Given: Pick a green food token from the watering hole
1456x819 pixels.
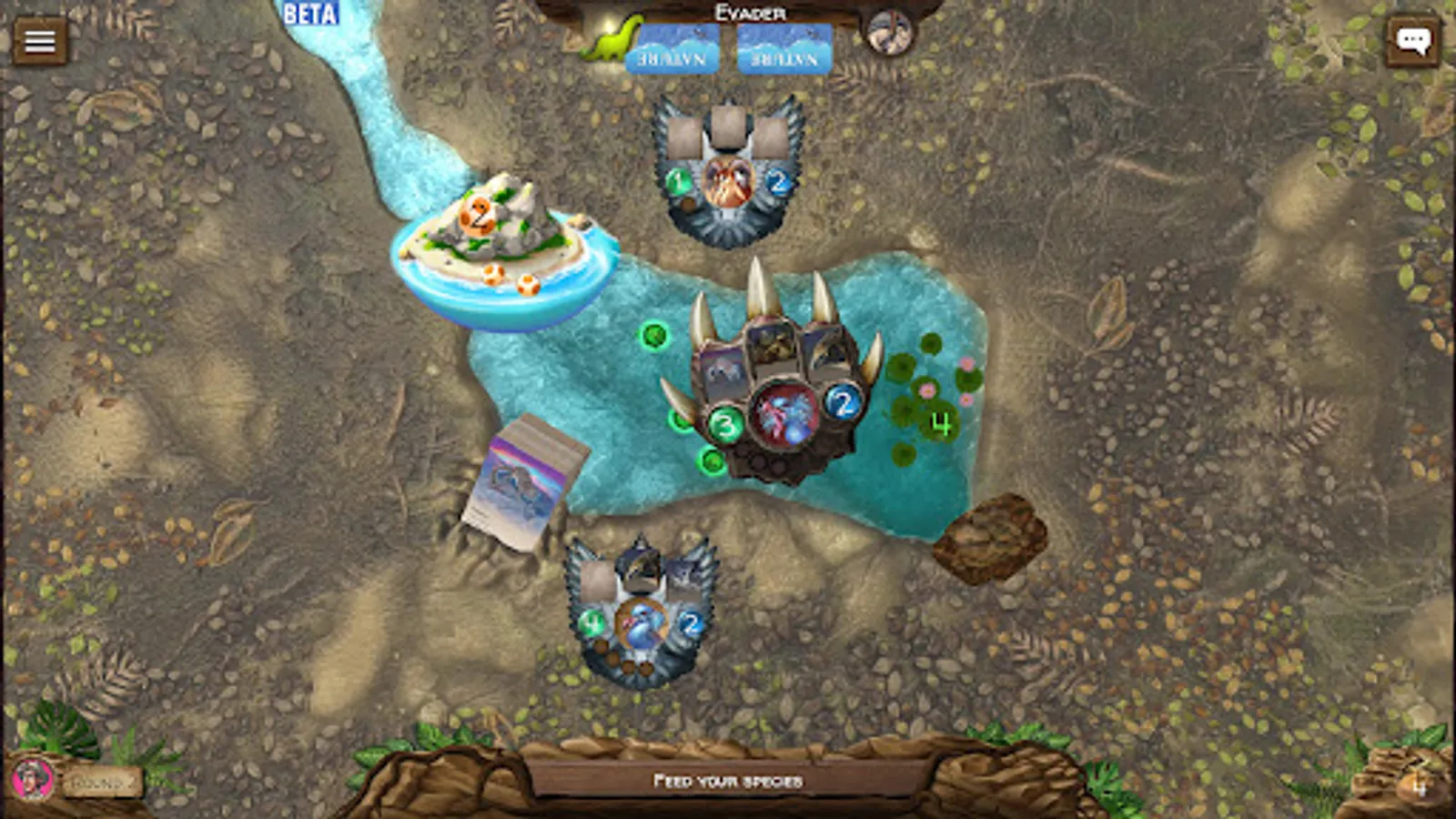Looking at the screenshot, I should click(x=653, y=338).
